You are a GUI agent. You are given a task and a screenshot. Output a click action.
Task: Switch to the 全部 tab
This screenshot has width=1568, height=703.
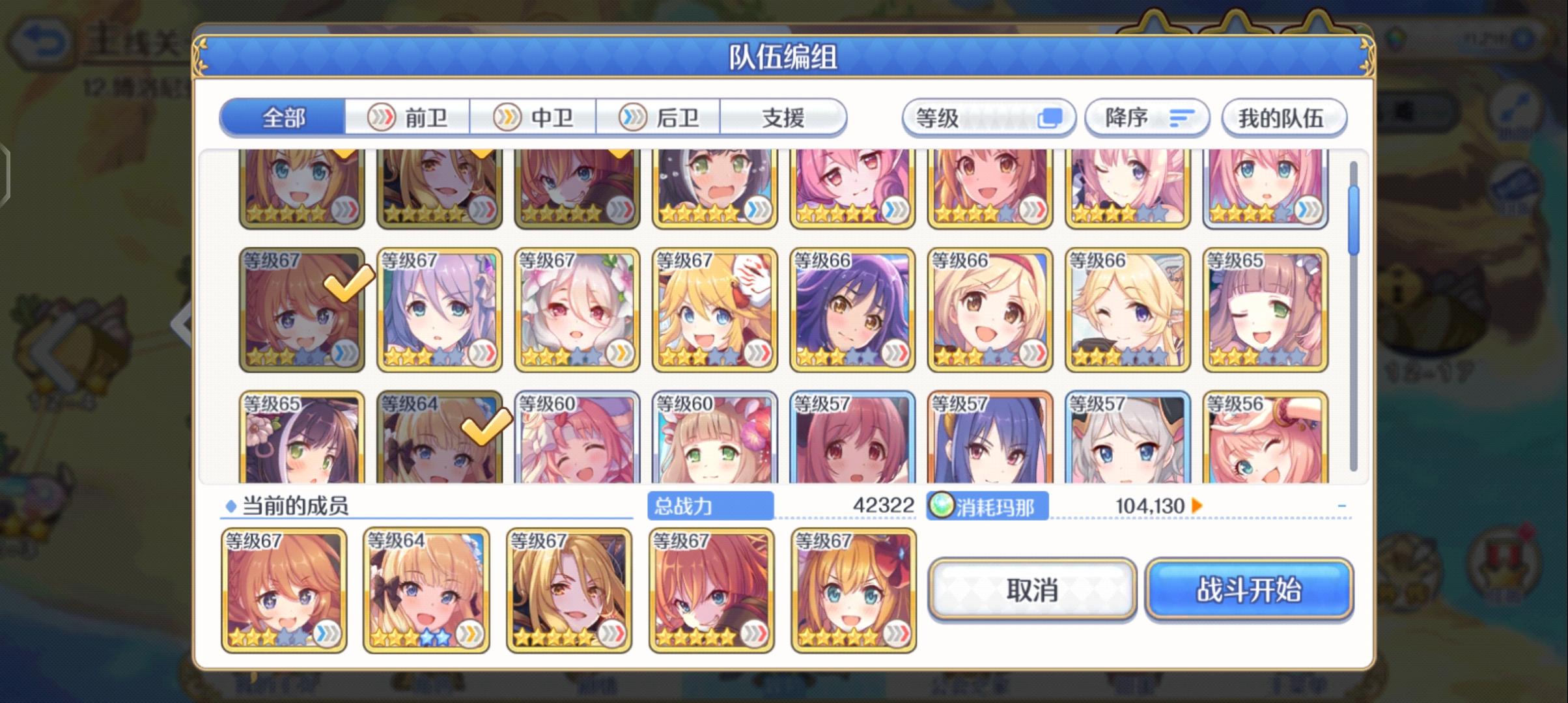283,118
